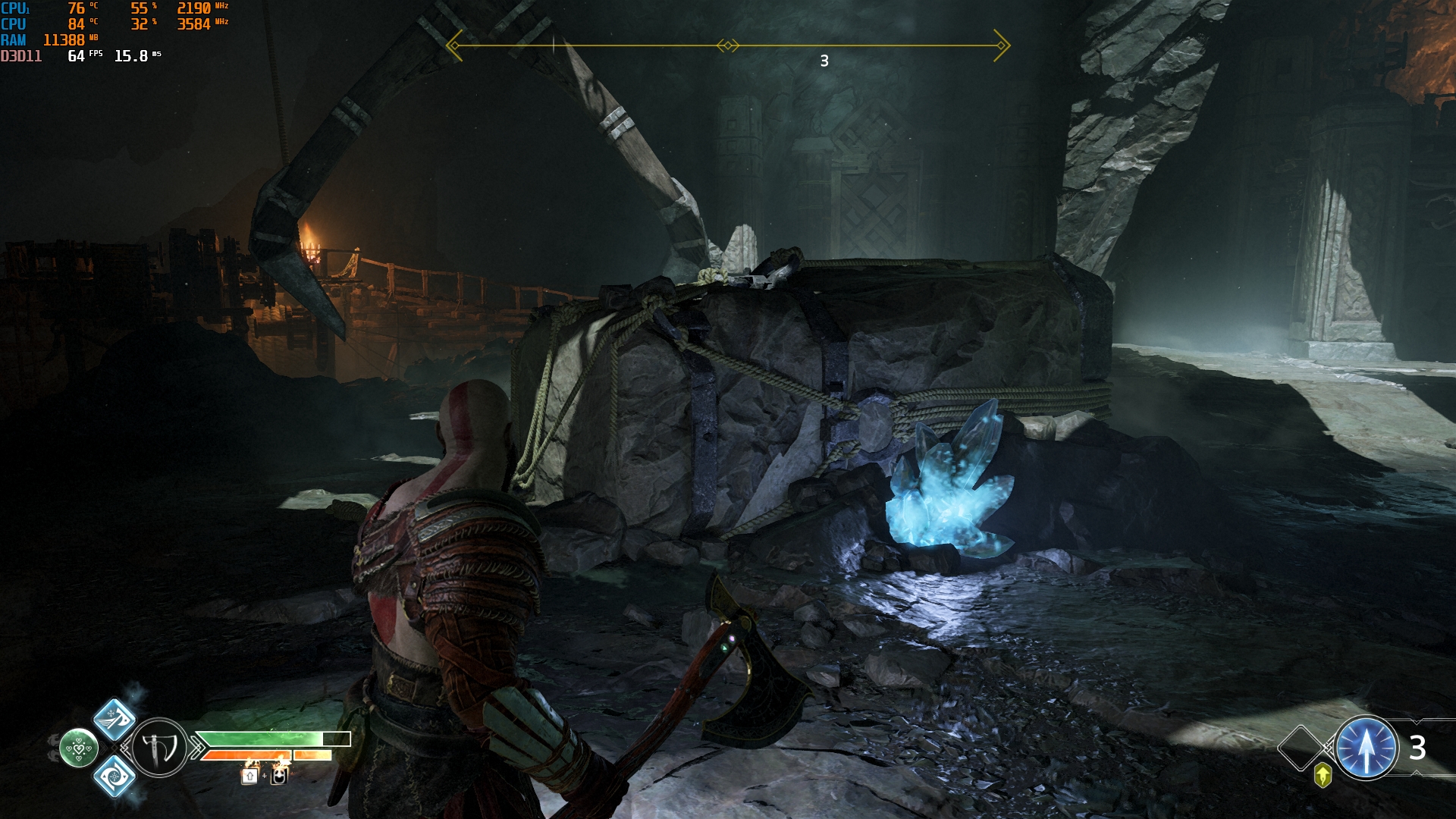Click the compass center diamond marker
The image size is (1456, 819).
tap(727, 46)
